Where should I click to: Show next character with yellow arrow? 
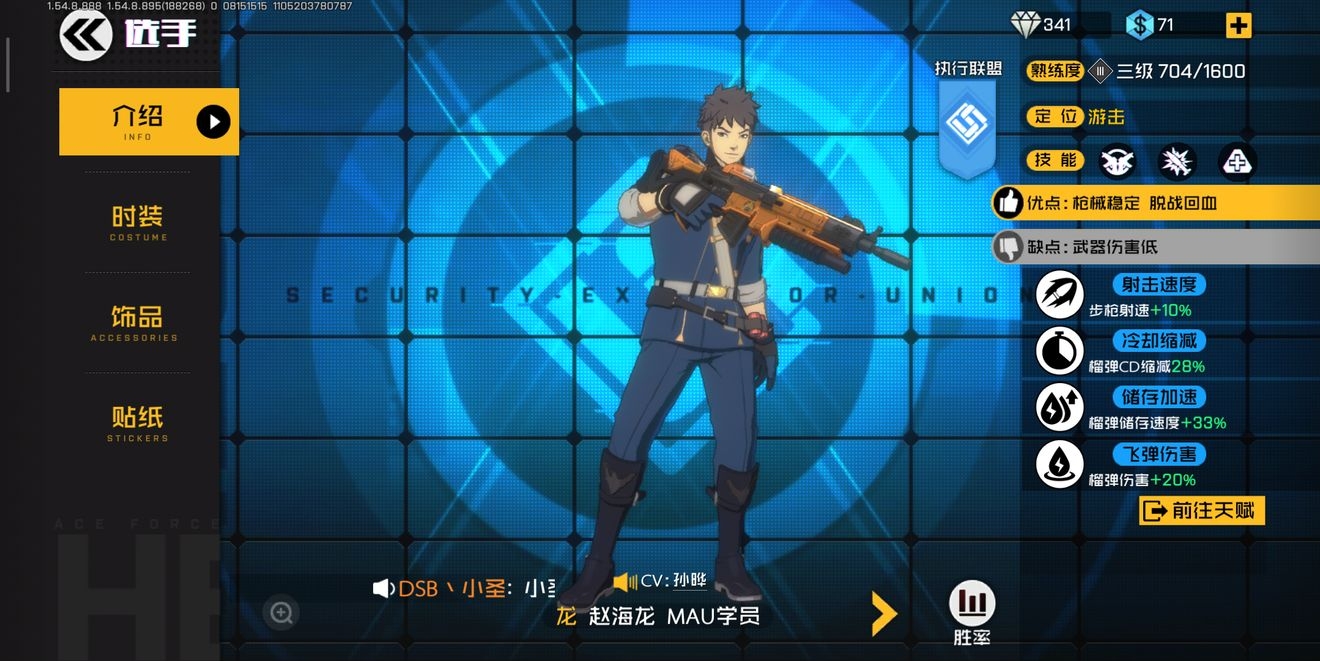pos(883,614)
